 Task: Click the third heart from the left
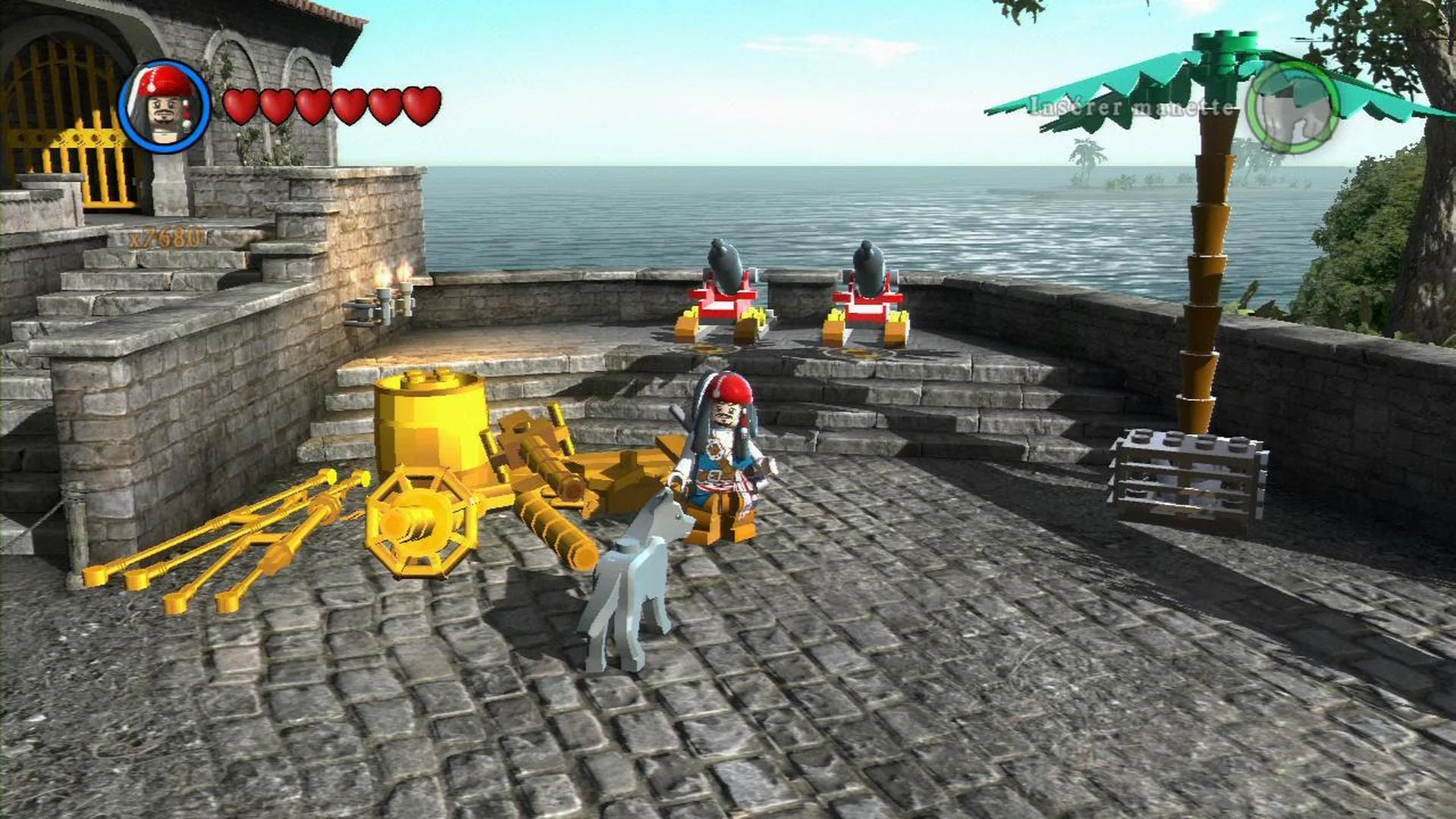pos(312,106)
